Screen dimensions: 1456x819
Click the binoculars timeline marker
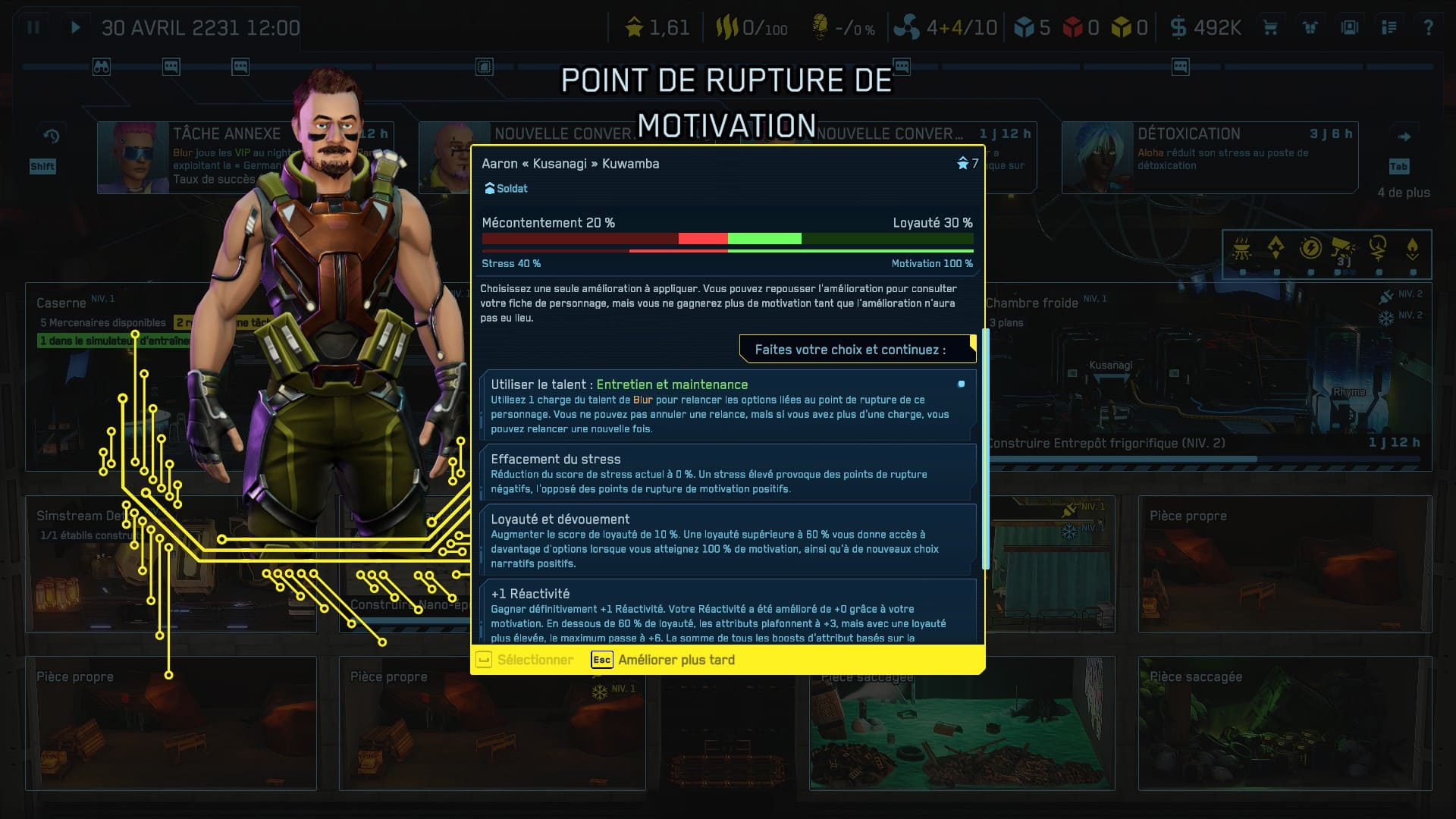pyautogui.click(x=102, y=67)
